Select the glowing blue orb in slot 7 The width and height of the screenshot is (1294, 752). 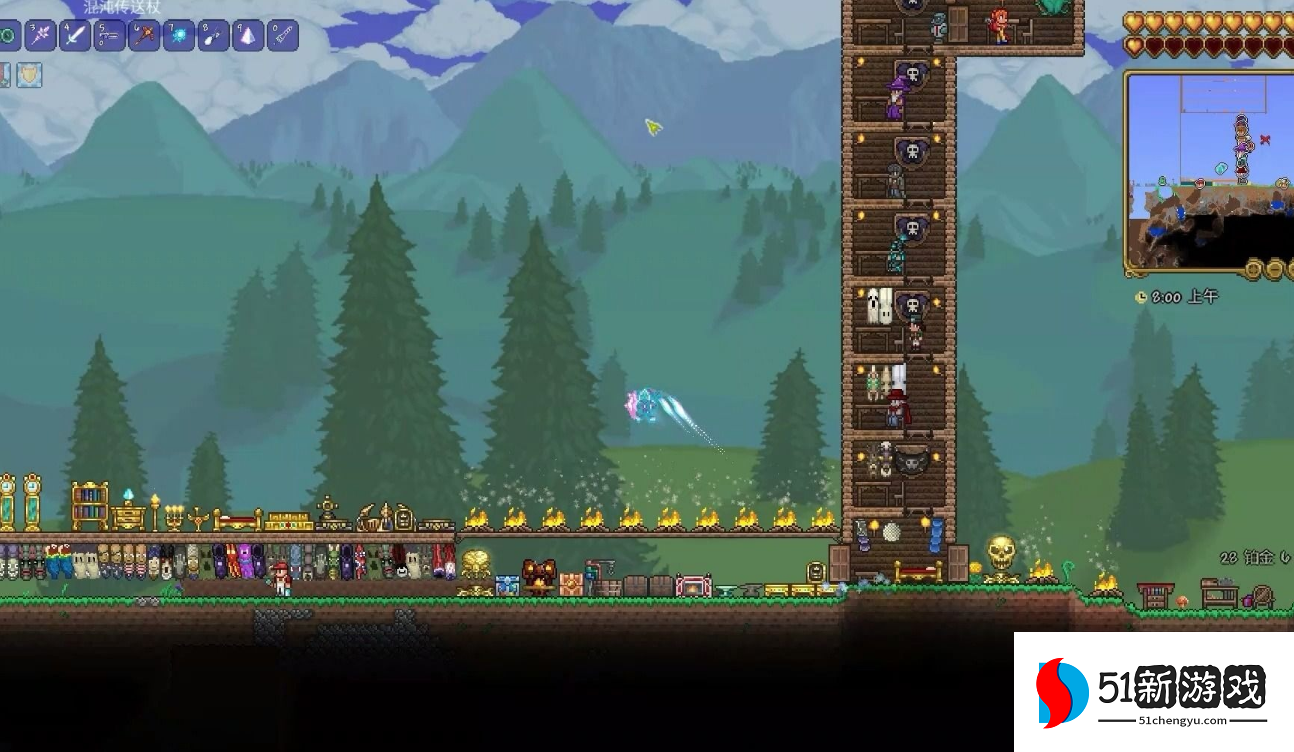[179, 36]
